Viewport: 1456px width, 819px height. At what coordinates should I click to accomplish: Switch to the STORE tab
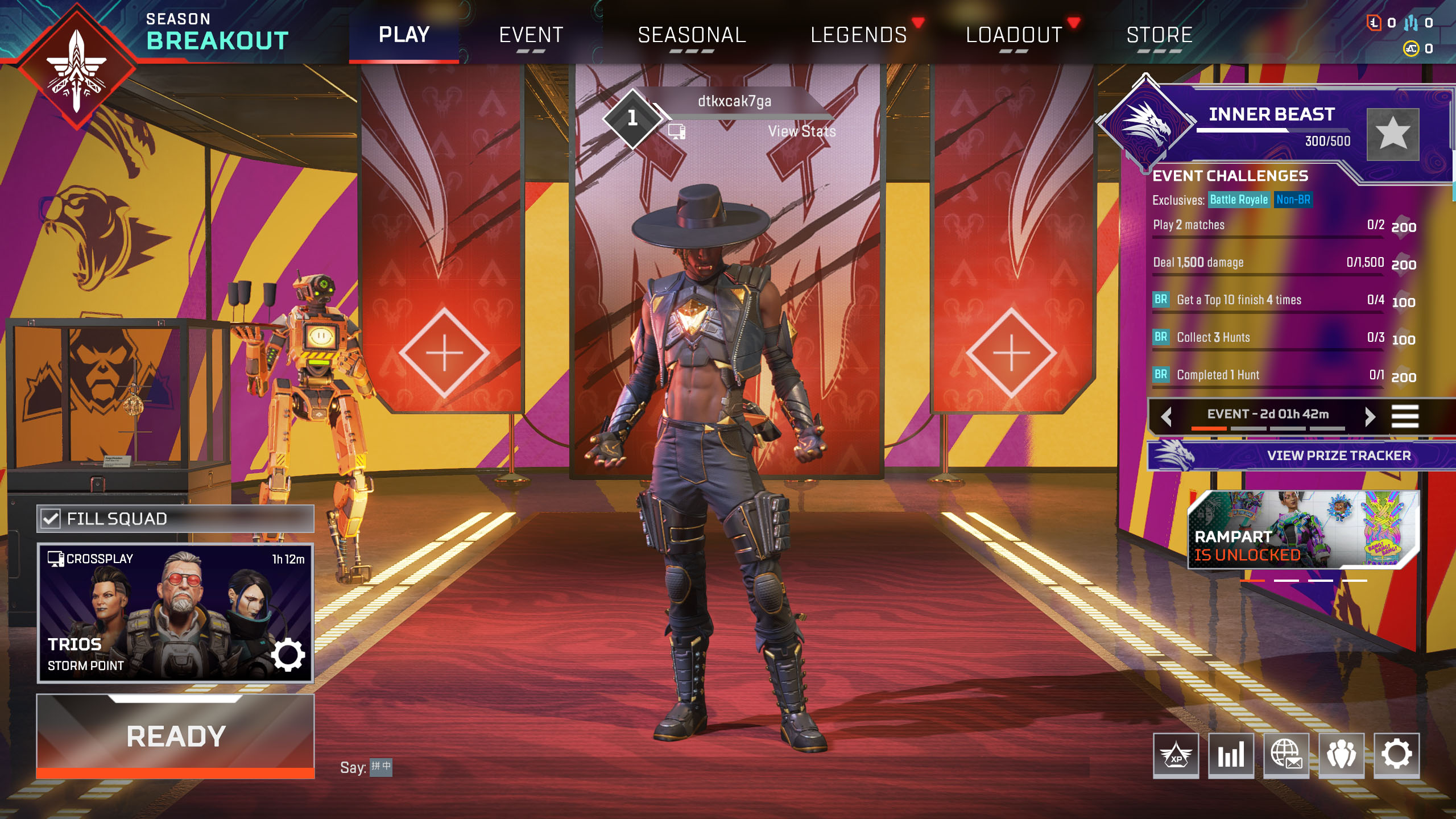pos(1160,35)
